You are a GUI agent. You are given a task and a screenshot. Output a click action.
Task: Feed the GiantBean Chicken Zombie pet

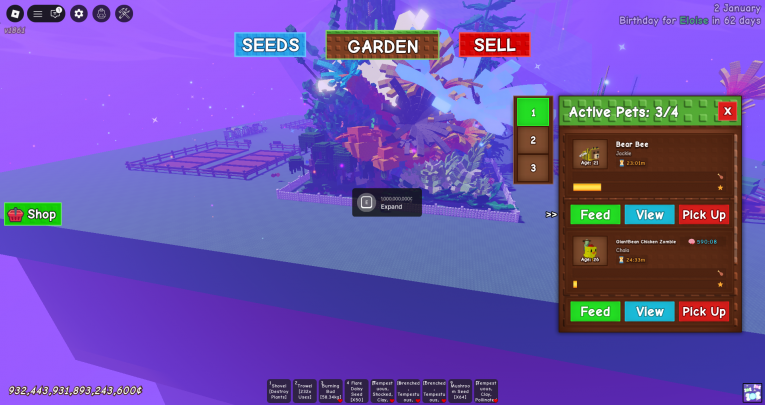595,311
